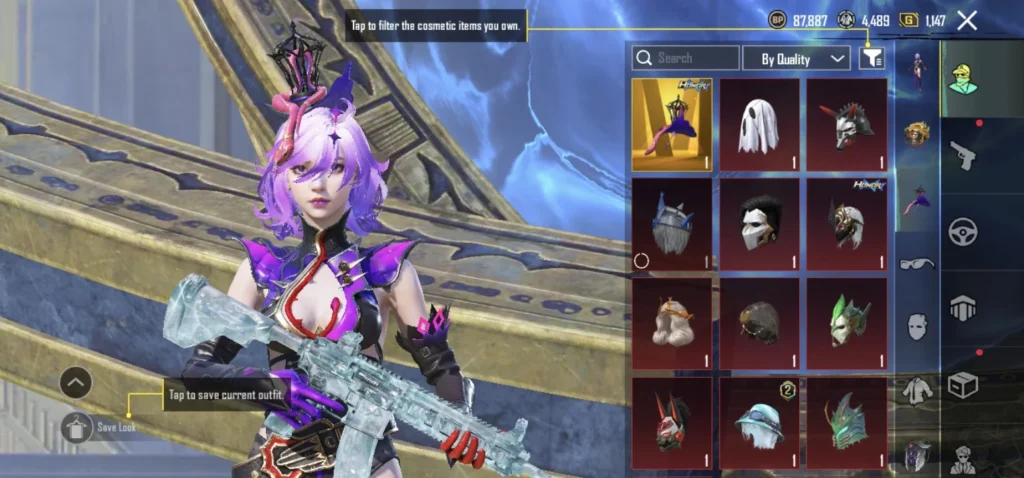Open the face mask subcategory
Viewport: 1024px width, 478px height.
point(917,325)
